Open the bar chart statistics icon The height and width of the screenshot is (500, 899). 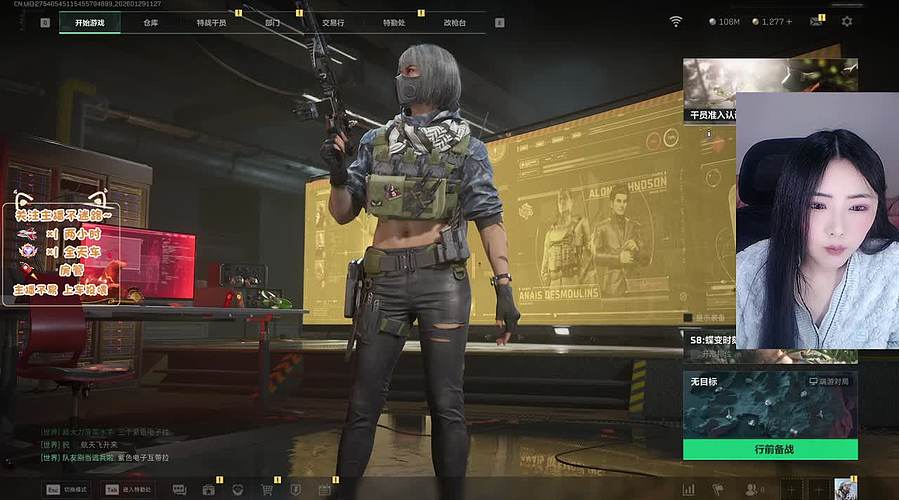688,489
